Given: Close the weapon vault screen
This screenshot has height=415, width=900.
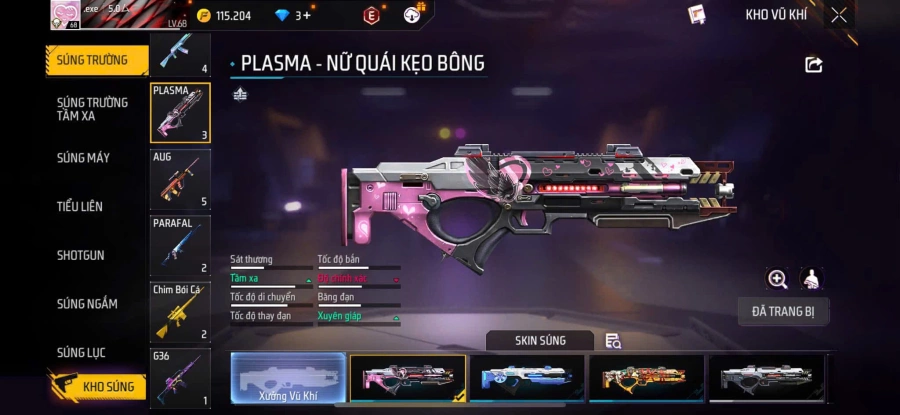Looking at the screenshot, I should tap(839, 15).
